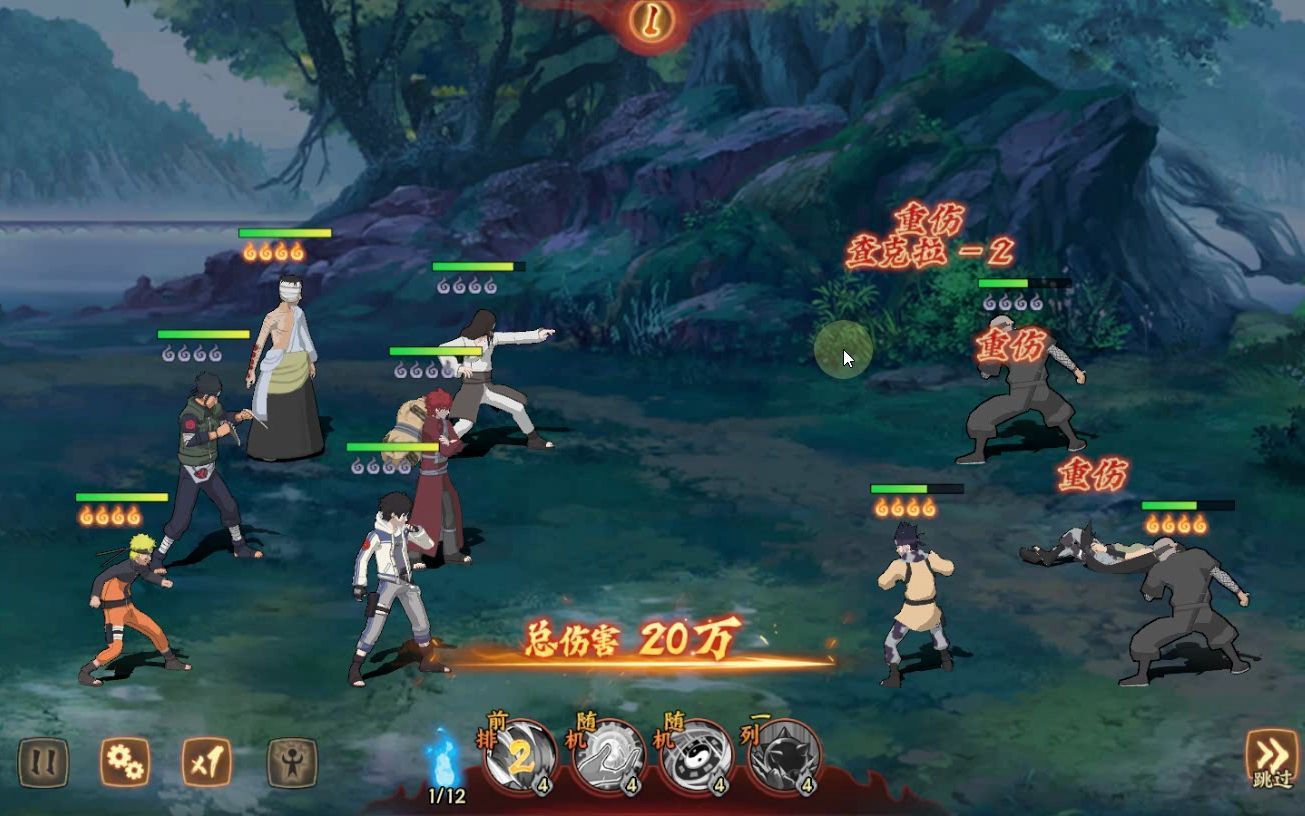Click the figure icon auto-battle button
This screenshot has width=1305, height=816.
[x=292, y=764]
